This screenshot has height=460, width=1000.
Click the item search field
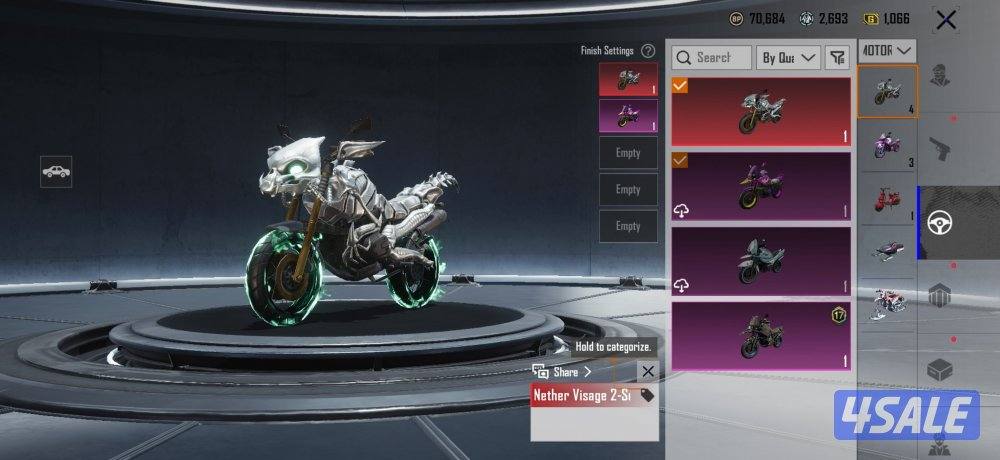coord(712,58)
